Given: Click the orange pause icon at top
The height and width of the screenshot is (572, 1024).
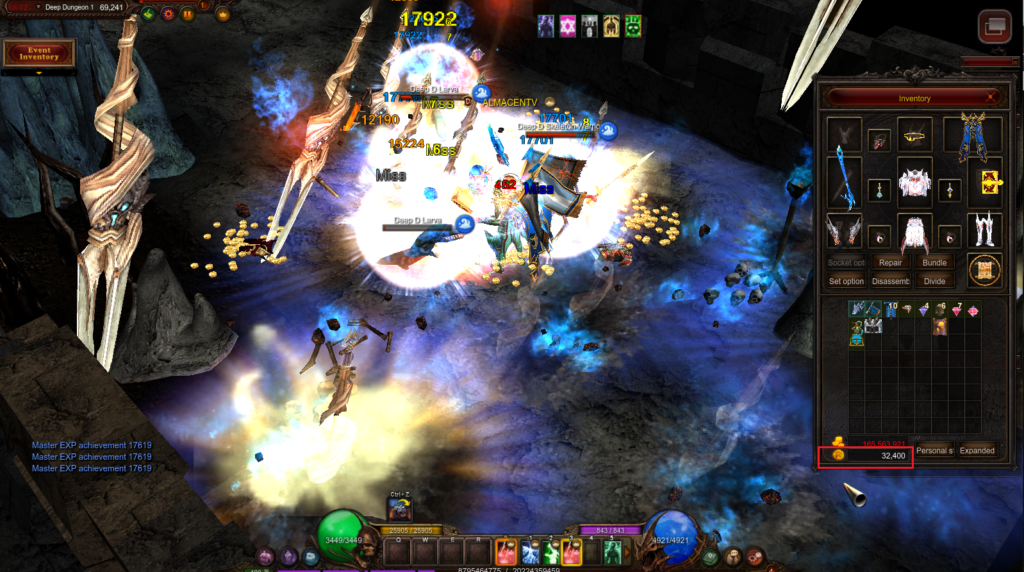Looking at the screenshot, I should pyautogui.click(x=187, y=14).
